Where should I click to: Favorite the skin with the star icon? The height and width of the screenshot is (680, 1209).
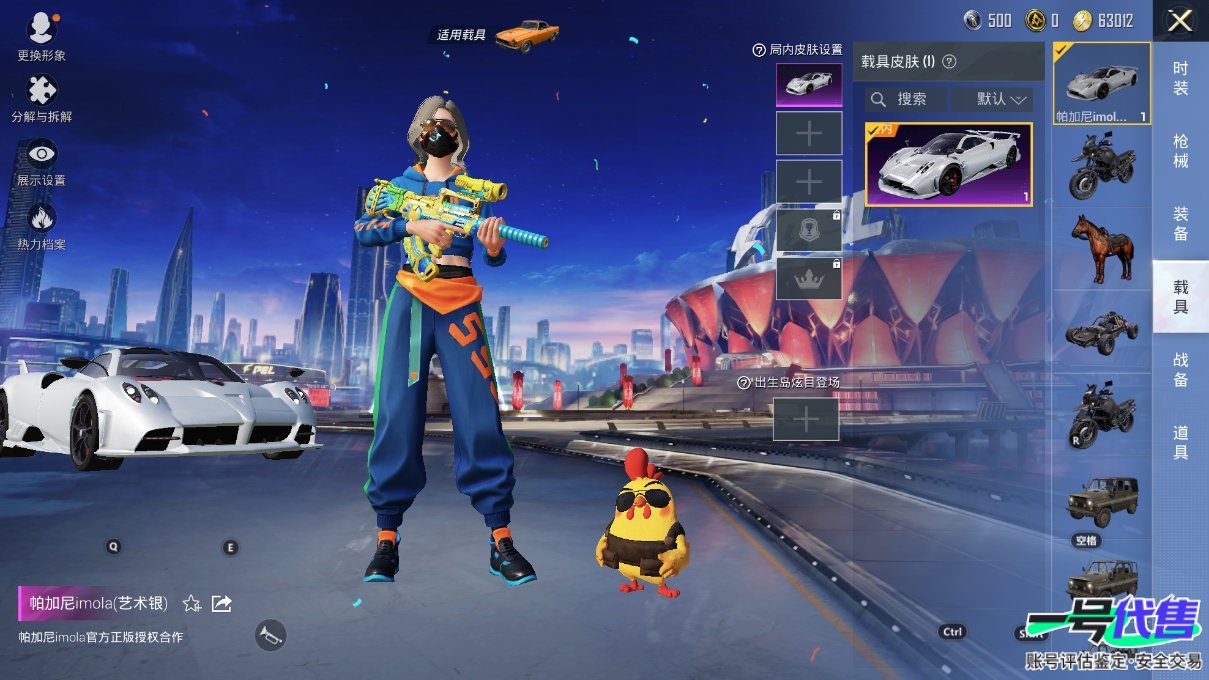tap(192, 603)
